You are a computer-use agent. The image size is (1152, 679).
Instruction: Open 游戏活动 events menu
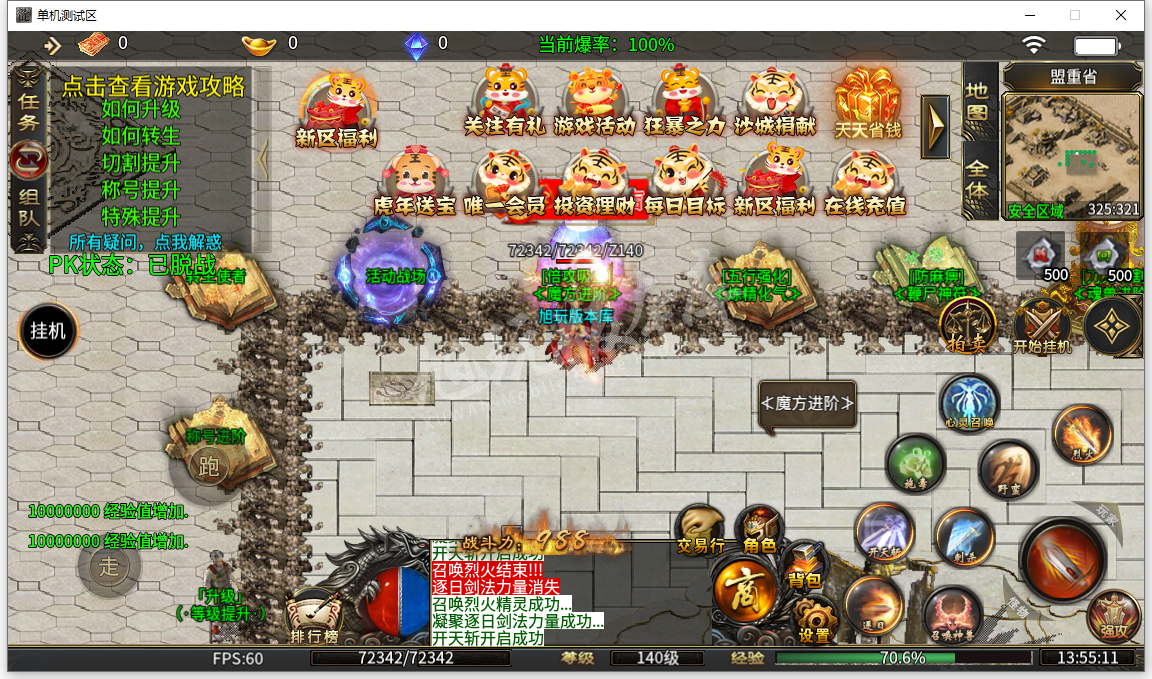[x=594, y=100]
